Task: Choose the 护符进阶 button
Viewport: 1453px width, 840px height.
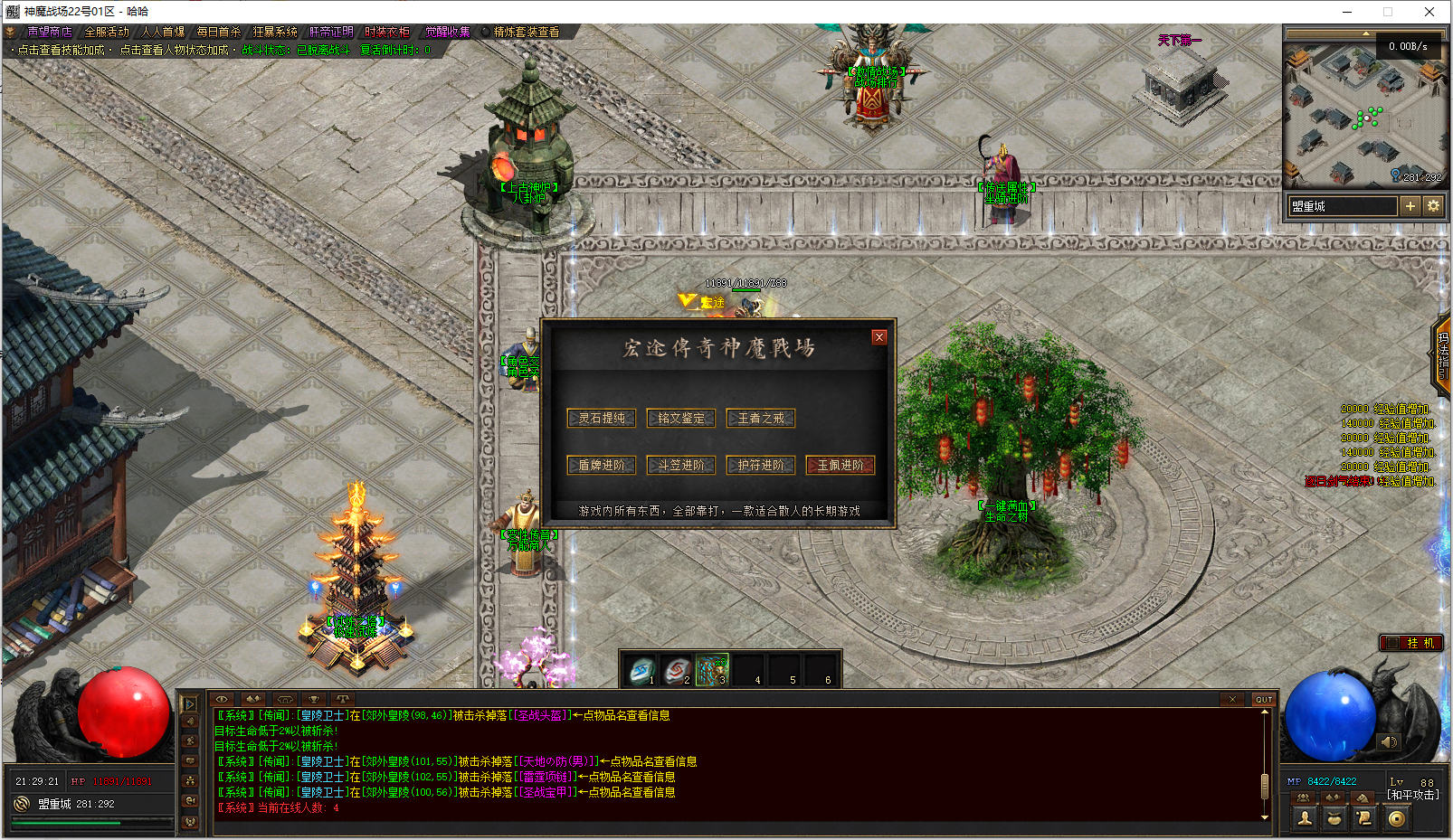Action: click(x=761, y=465)
